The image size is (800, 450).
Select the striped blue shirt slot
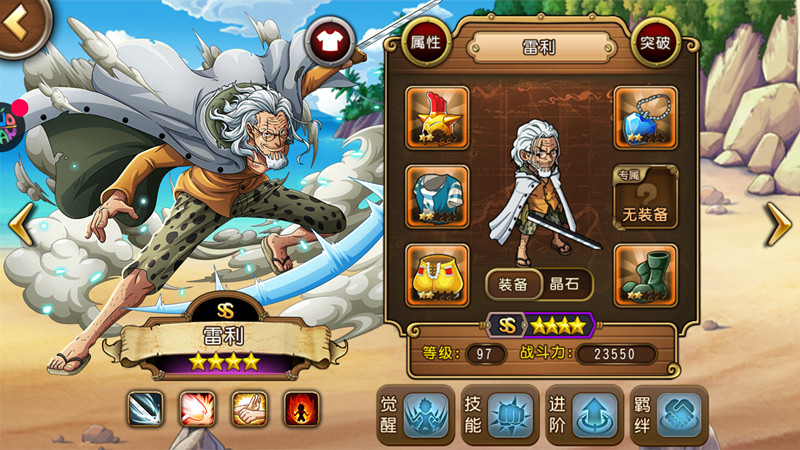click(x=437, y=195)
